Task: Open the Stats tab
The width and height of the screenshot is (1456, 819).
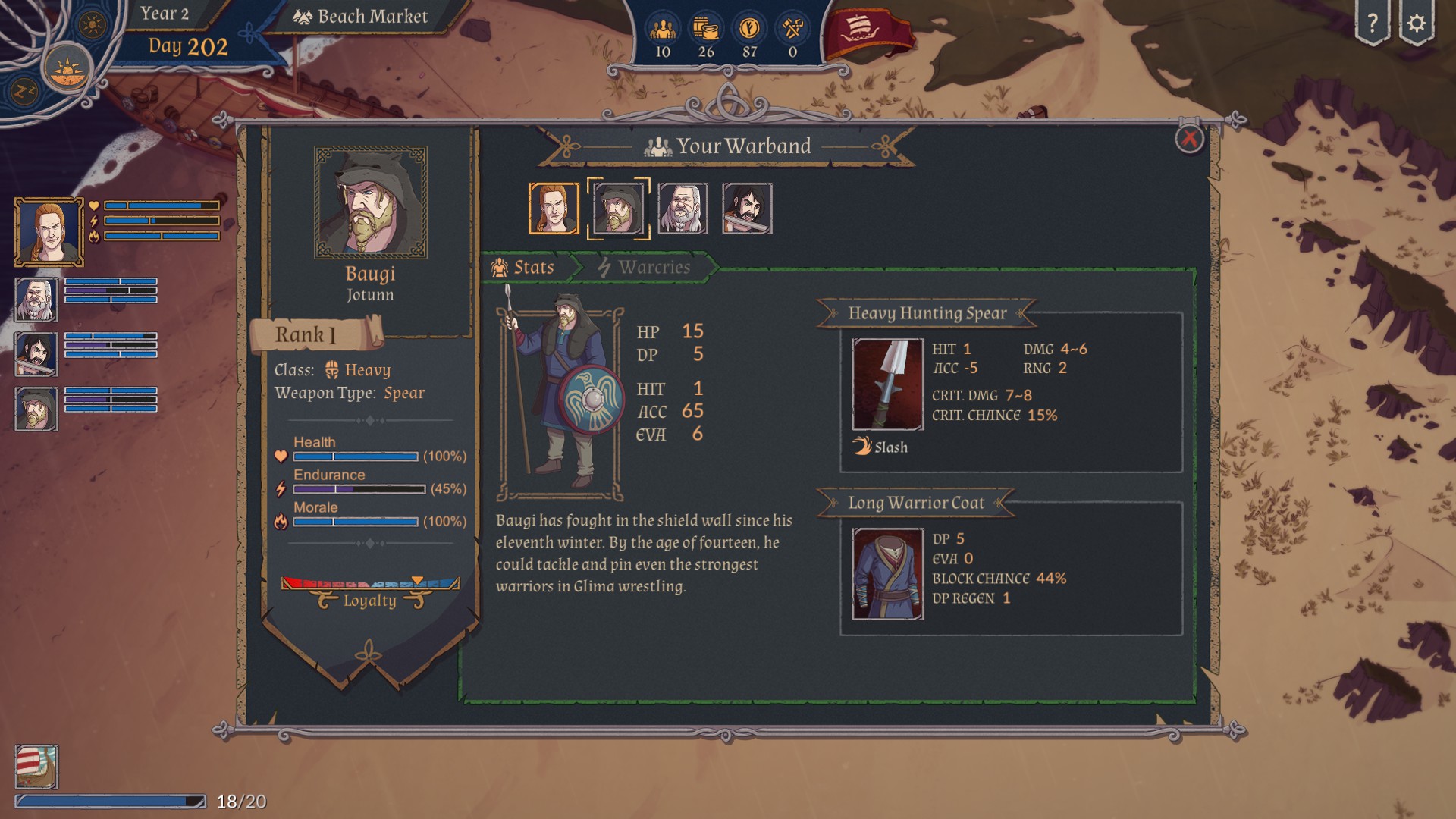Action: pyautogui.click(x=523, y=267)
